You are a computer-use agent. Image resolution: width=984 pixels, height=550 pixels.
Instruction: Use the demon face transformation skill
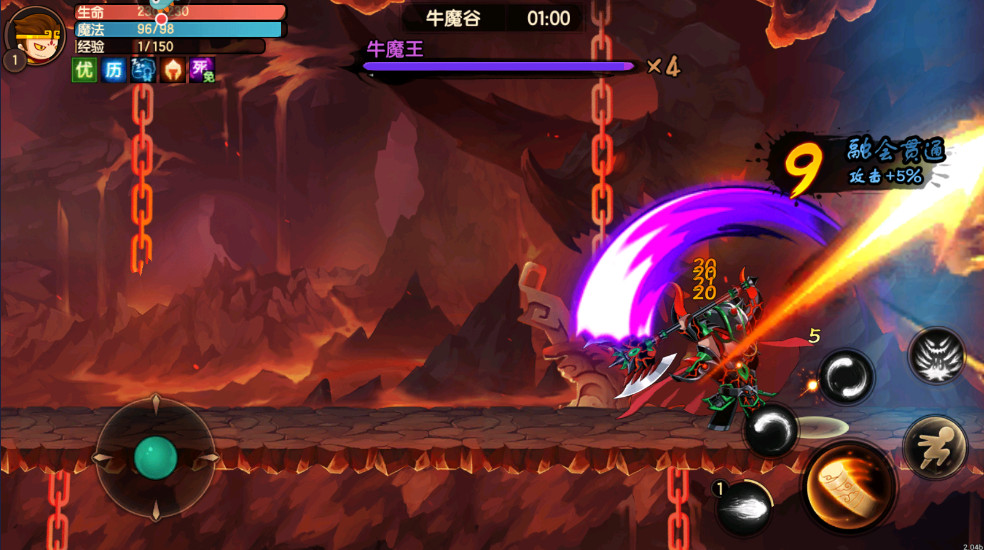click(x=937, y=355)
